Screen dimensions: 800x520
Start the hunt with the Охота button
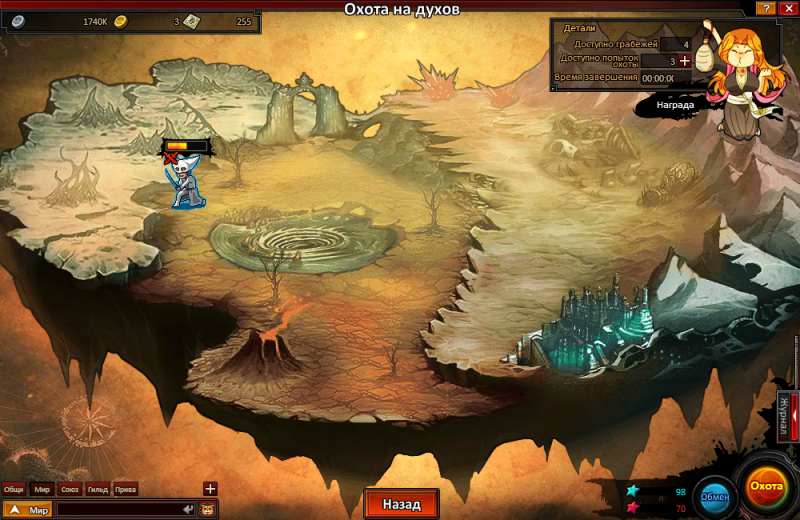click(x=767, y=486)
